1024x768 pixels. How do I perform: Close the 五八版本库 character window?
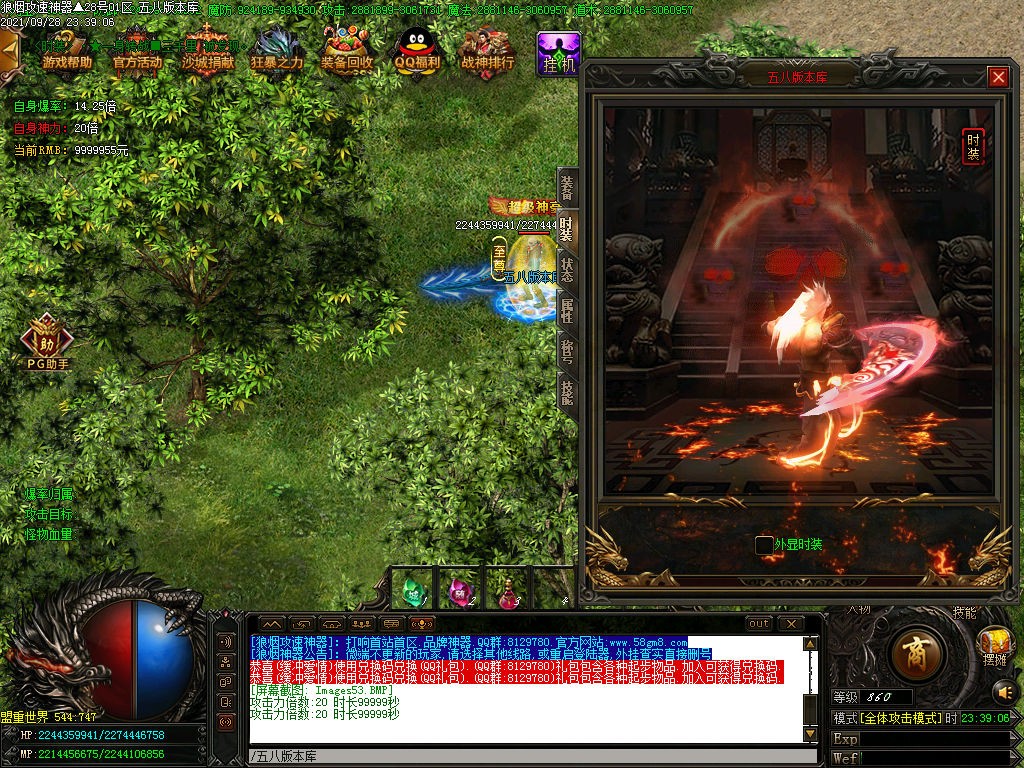[x=997, y=77]
